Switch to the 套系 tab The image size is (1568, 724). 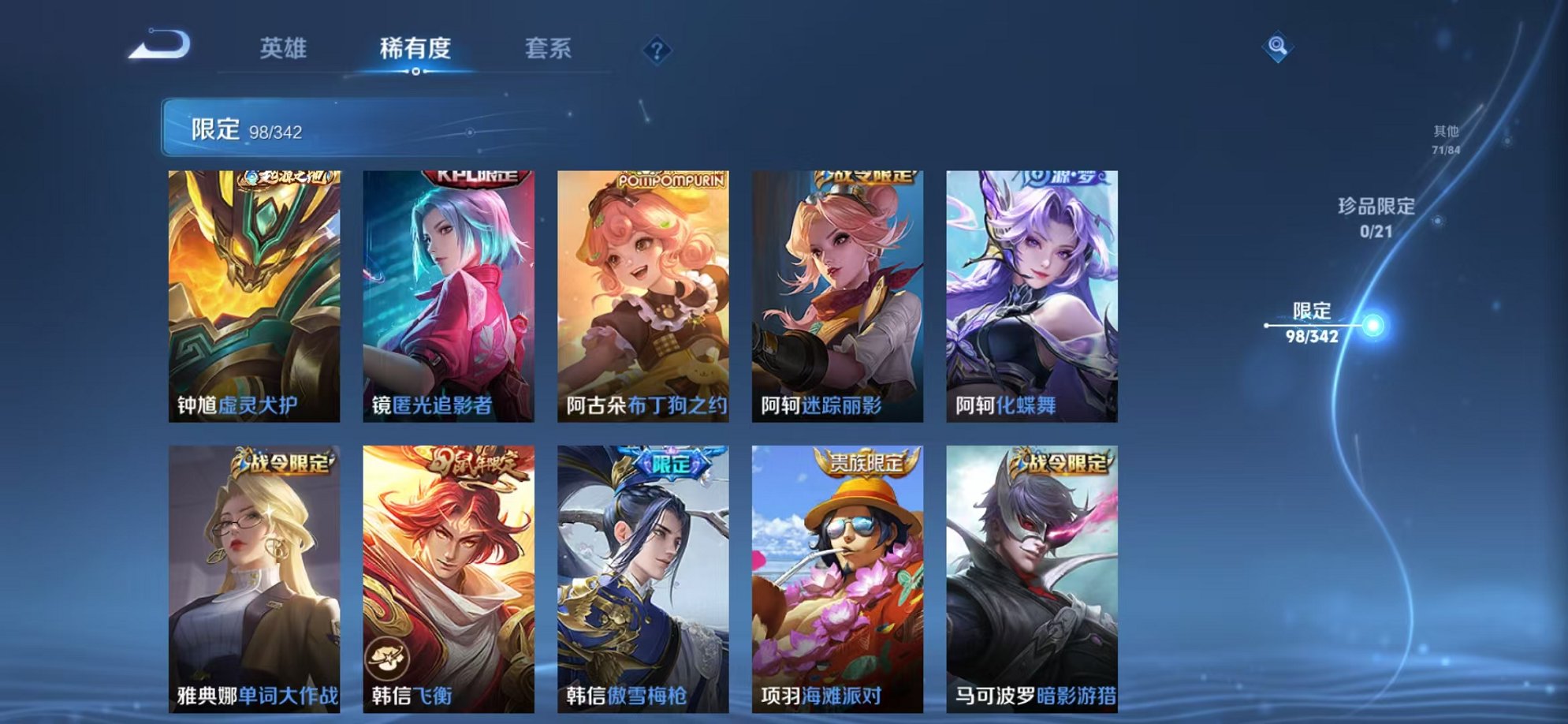click(x=549, y=49)
